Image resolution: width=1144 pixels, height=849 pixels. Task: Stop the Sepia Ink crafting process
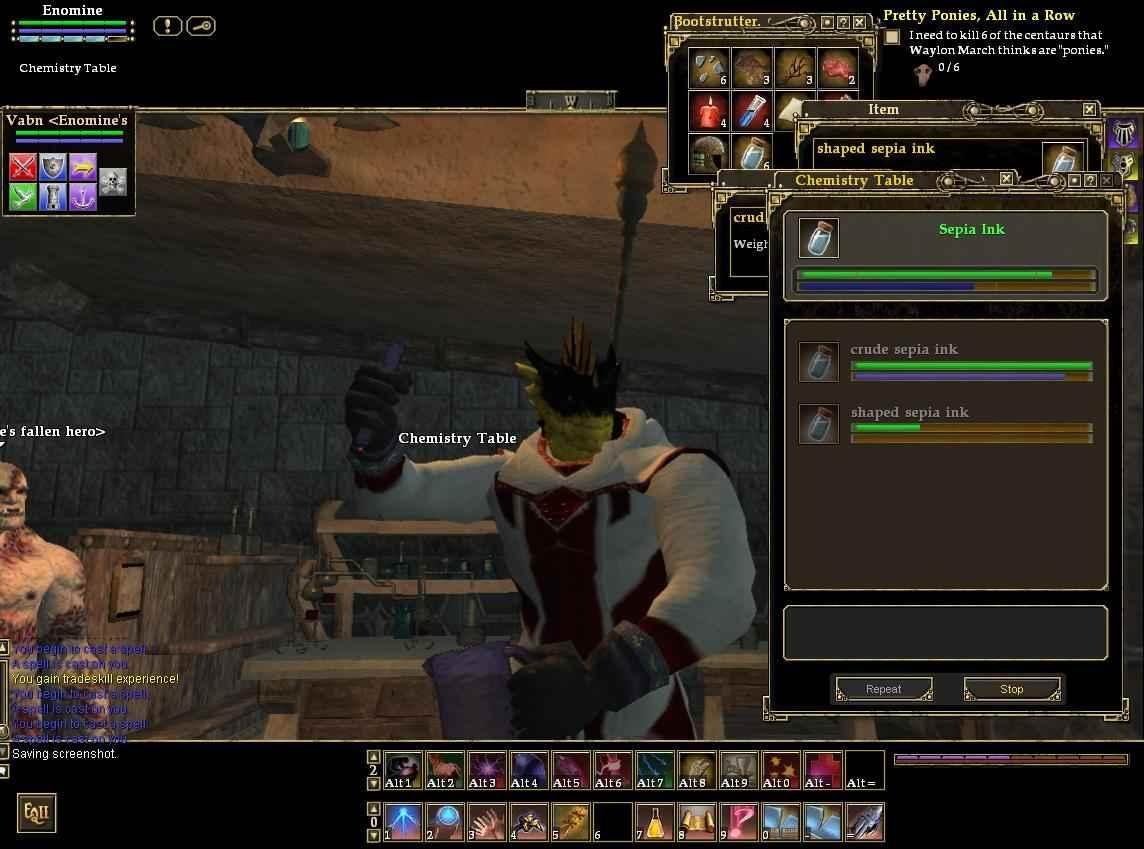point(1011,689)
